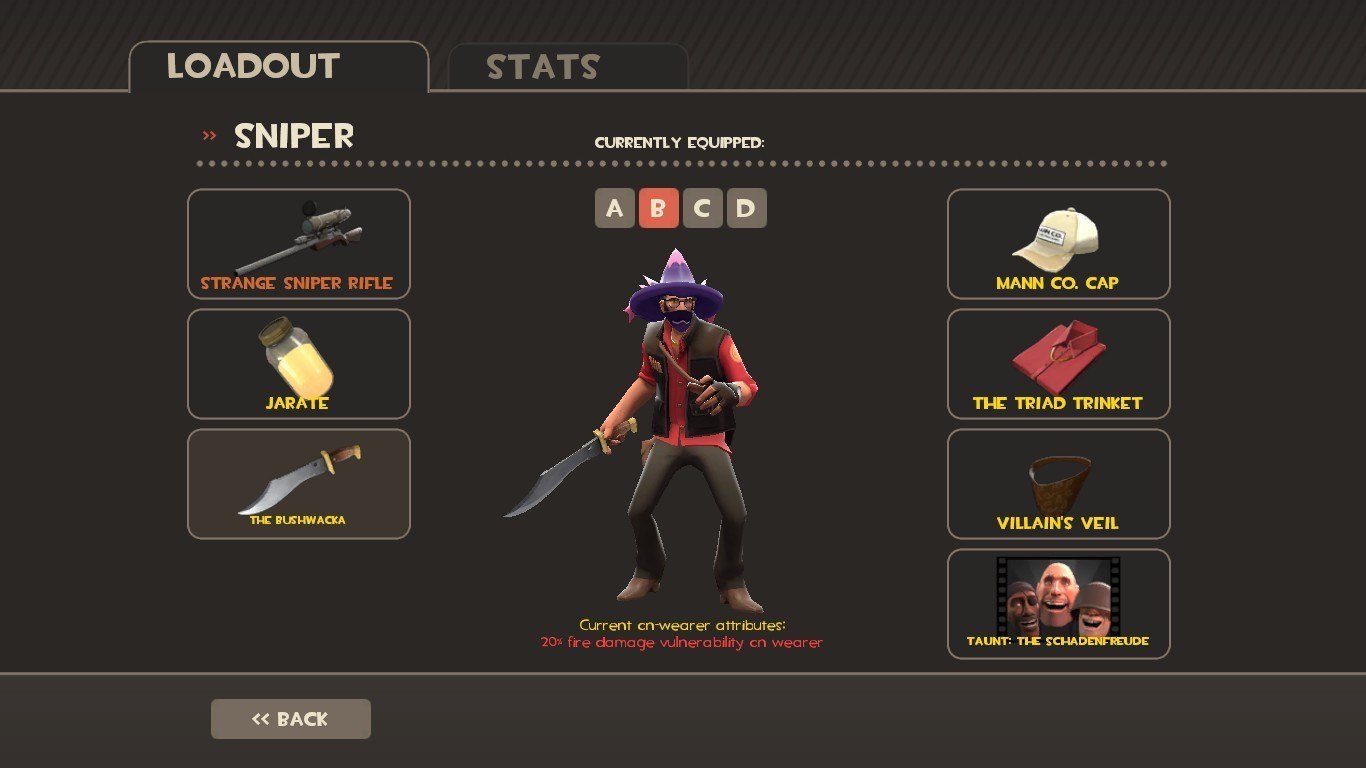The height and width of the screenshot is (768, 1366).
Task: Activate loadout preset C
Action: point(702,208)
